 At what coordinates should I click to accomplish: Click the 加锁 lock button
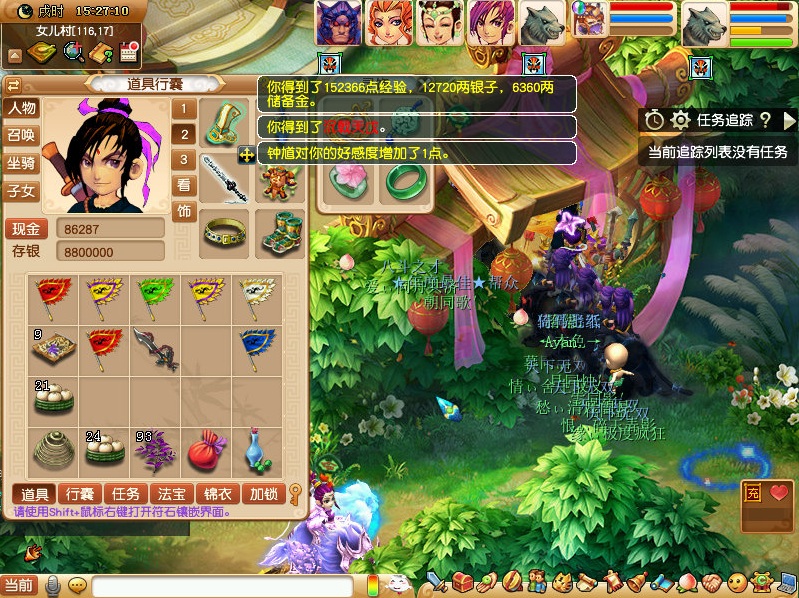(x=263, y=493)
